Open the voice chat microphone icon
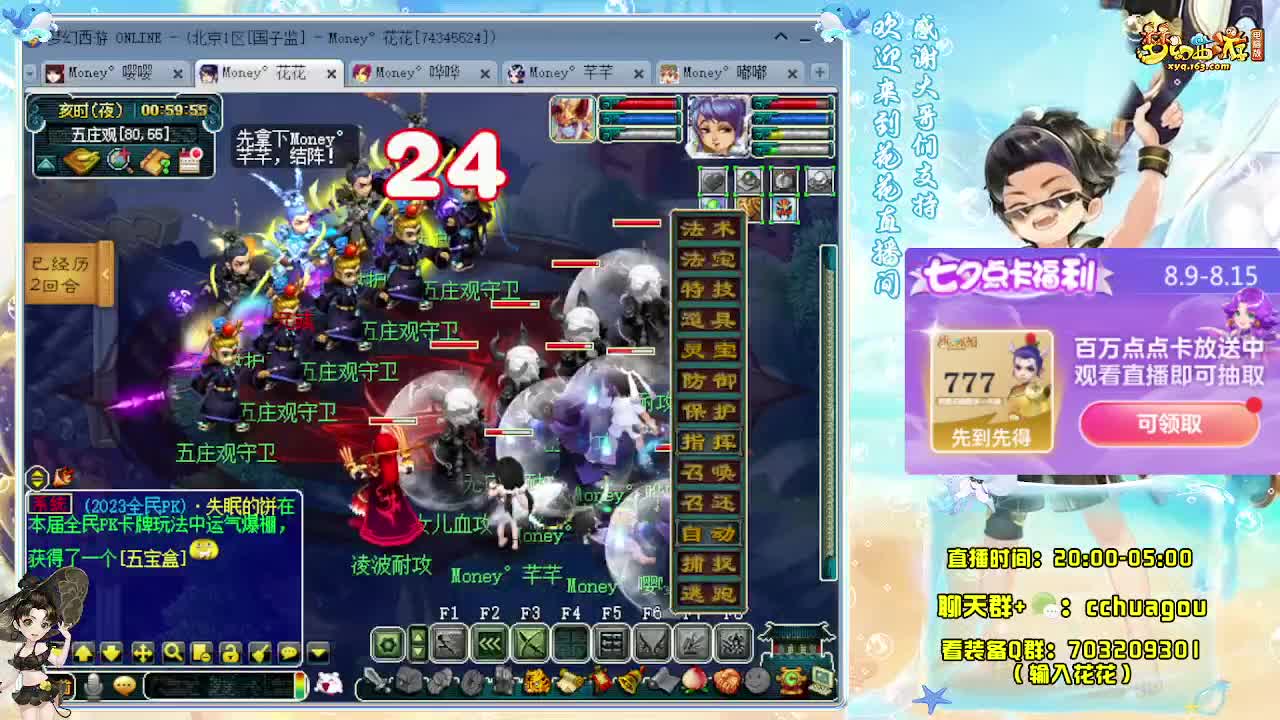 point(93,684)
